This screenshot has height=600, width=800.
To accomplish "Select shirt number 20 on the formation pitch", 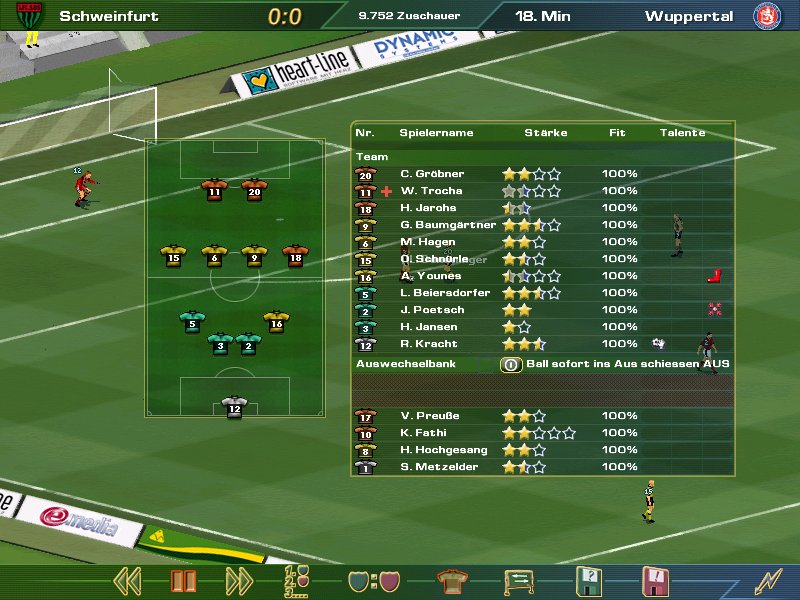I will click(x=254, y=189).
